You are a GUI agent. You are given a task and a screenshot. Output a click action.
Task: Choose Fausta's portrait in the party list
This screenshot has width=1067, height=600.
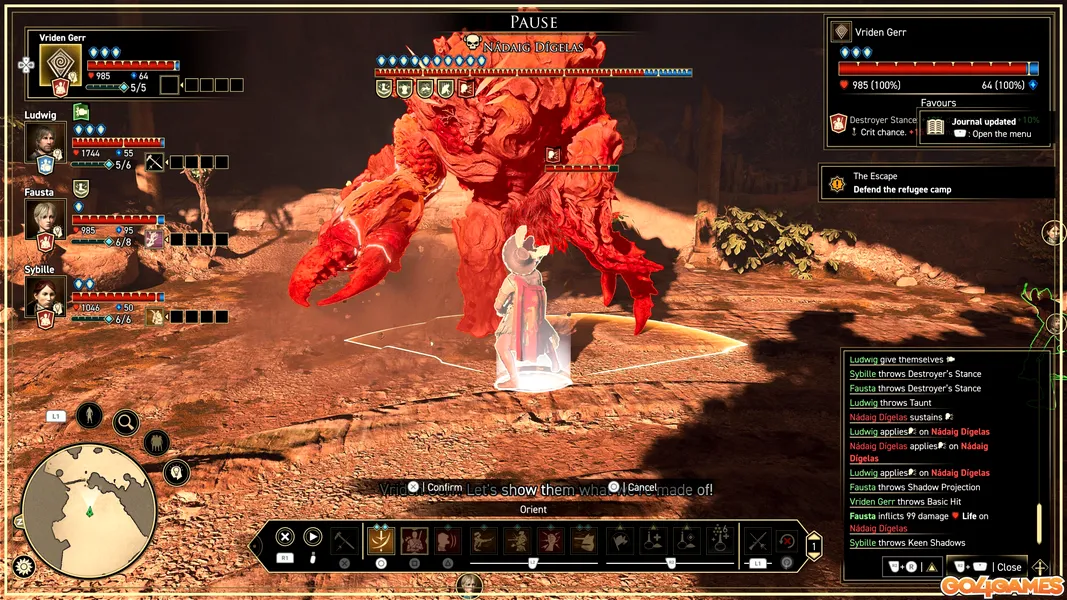tap(46, 218)
